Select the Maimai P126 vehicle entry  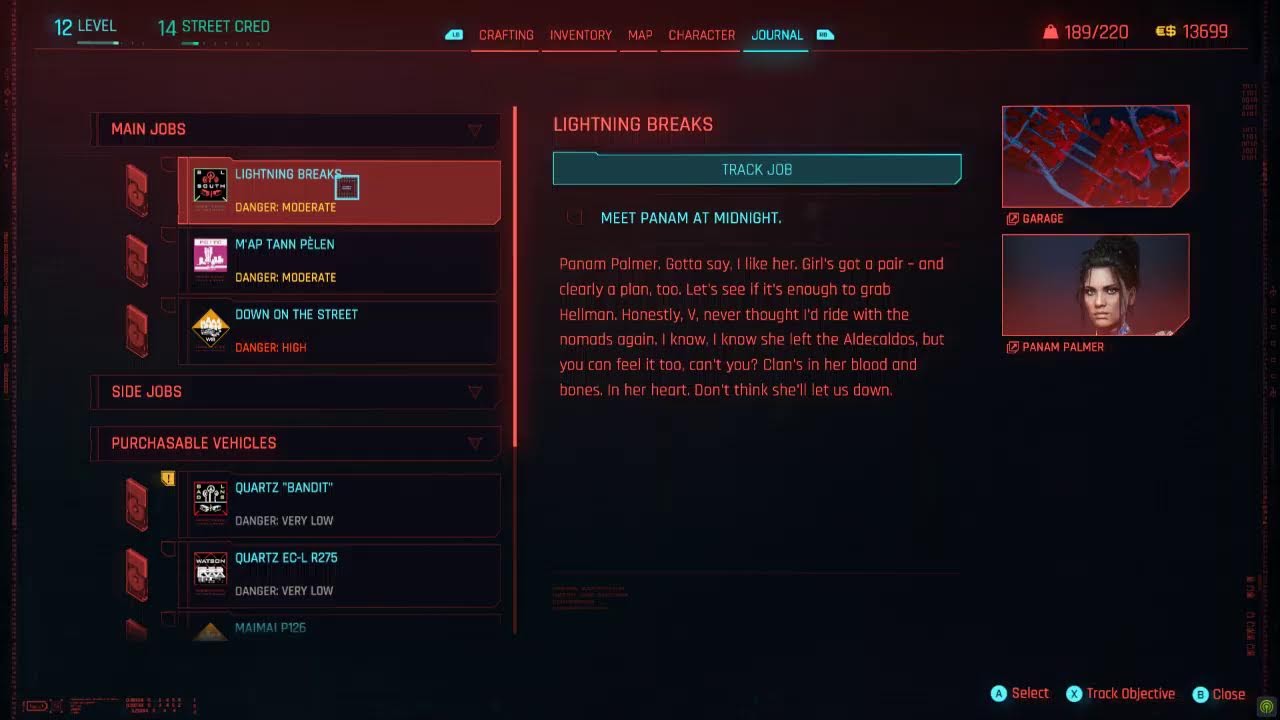tap(339, 628)
